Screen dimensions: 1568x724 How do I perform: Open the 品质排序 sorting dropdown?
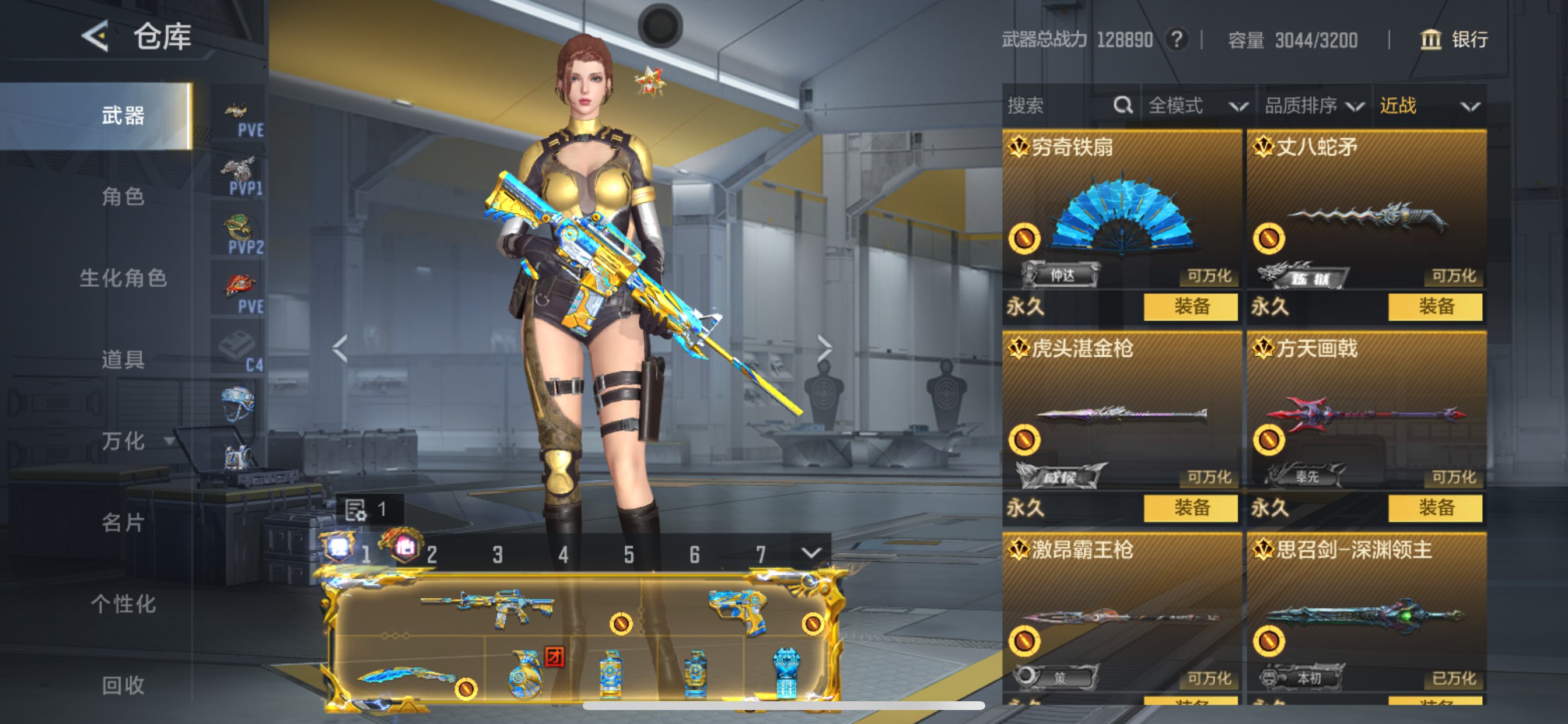(x=1312, y=106)
